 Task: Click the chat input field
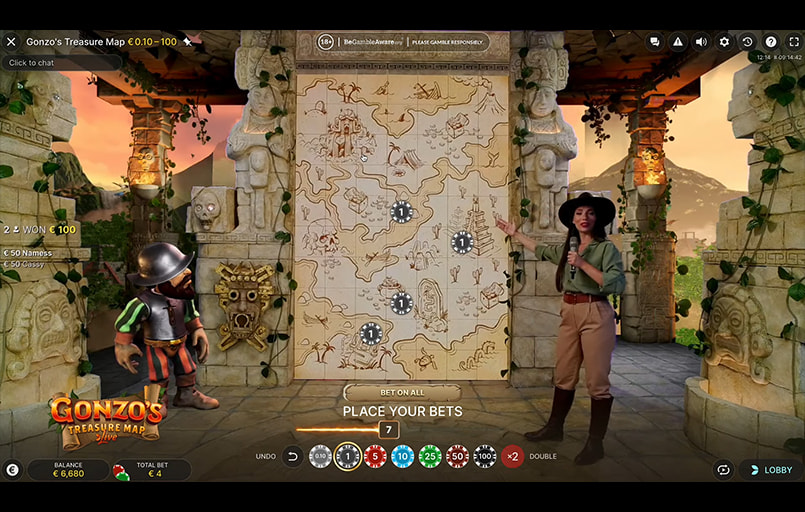[60, 63]
